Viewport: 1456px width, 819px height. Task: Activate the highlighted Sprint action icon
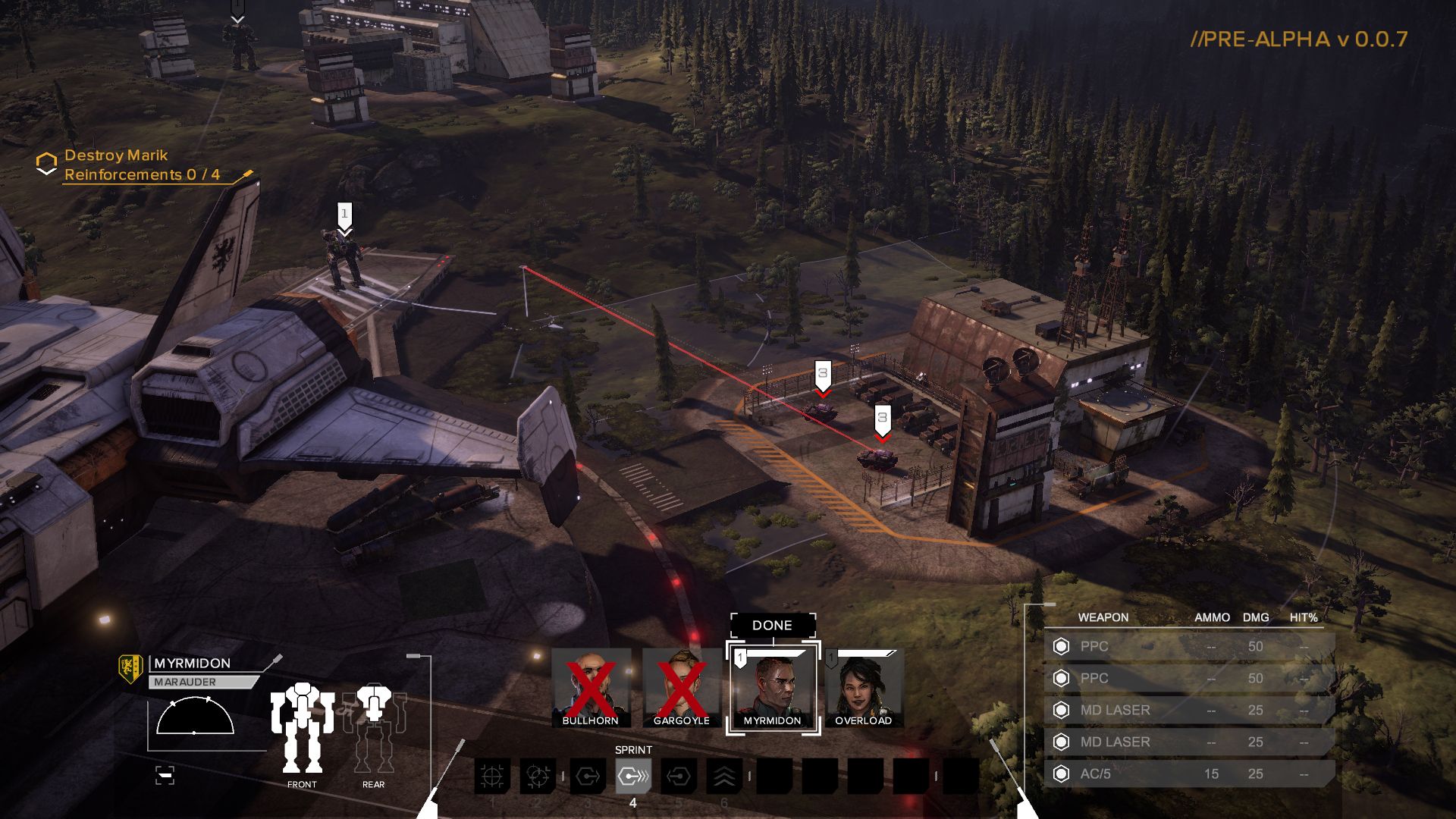[x=633, y=776]
